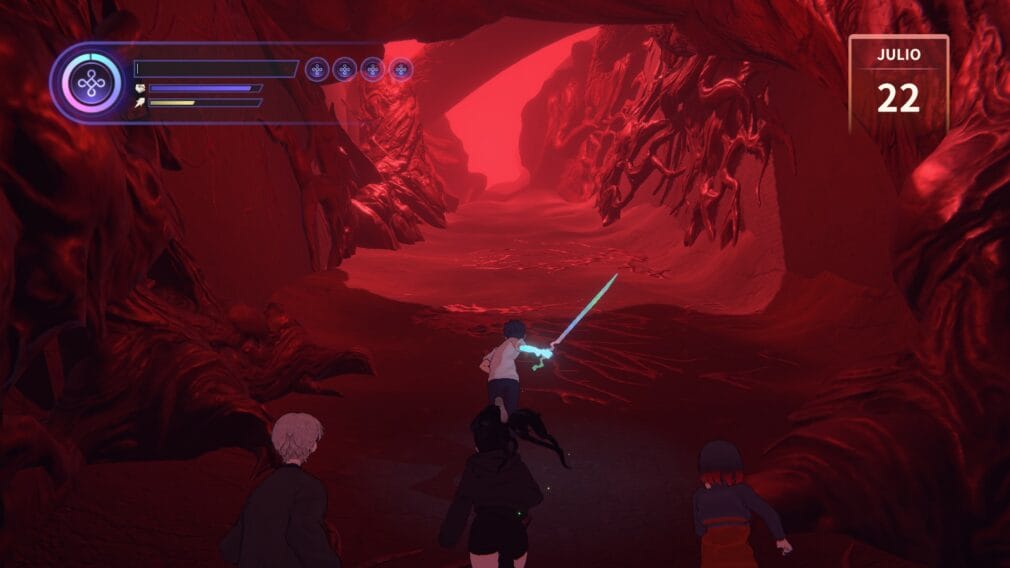The width and height of the screenshot is (1010, 568).
Task: Click the circular knot emblem icon
Action: (x=91, y=83)
